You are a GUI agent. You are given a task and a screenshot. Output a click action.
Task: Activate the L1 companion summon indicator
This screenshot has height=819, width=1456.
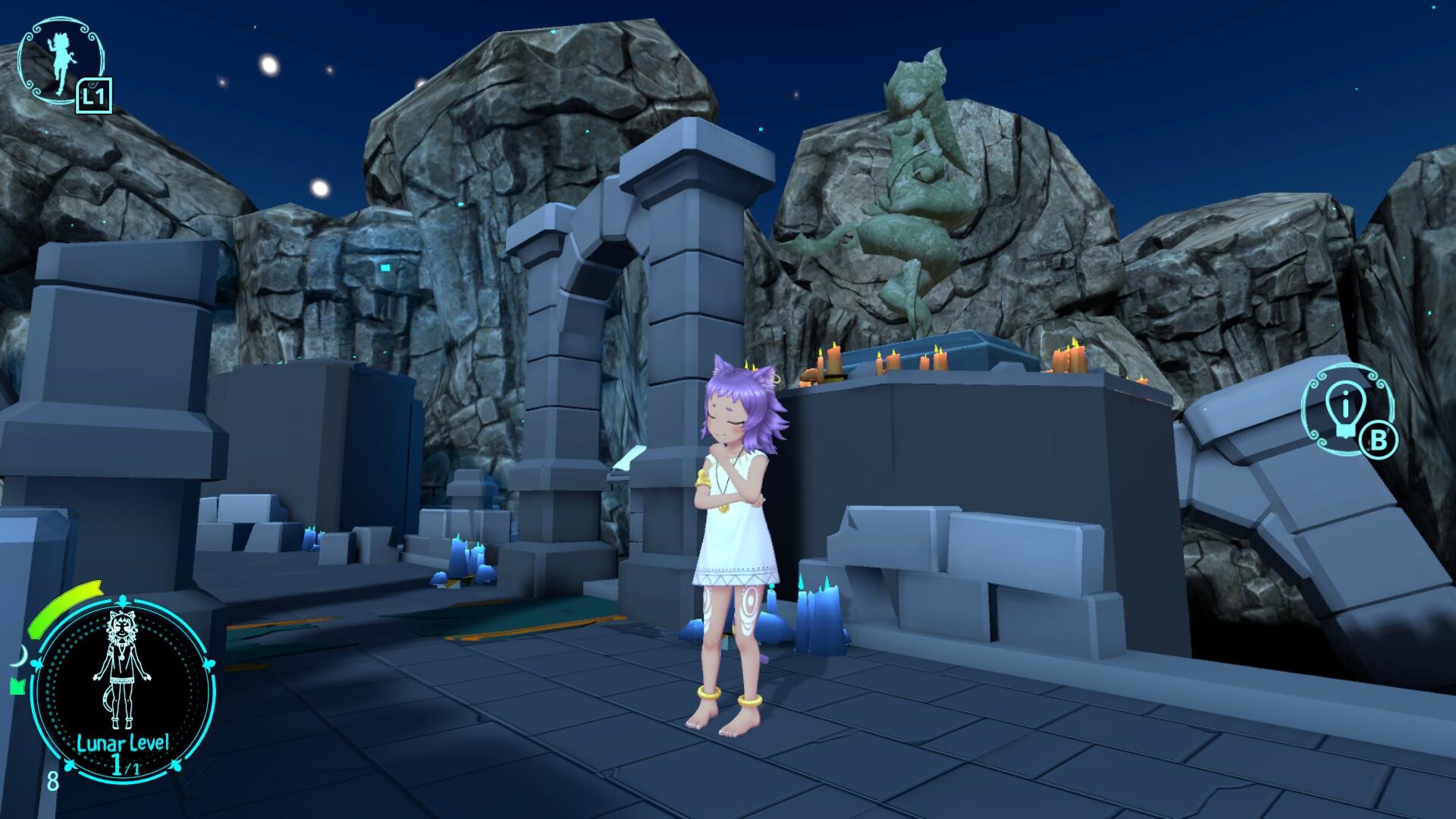click(94, 96)
